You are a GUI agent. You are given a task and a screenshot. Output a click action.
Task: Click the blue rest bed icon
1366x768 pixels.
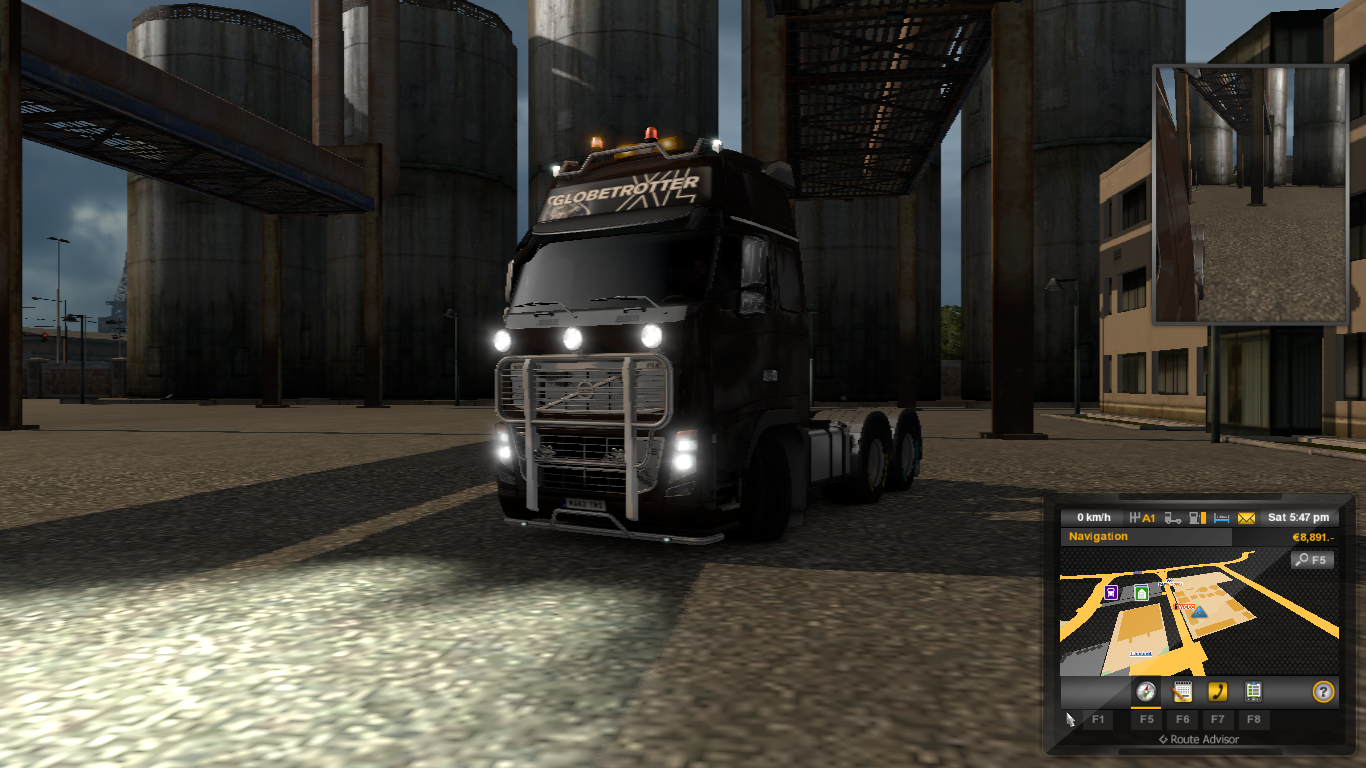tap(1220, 518)
